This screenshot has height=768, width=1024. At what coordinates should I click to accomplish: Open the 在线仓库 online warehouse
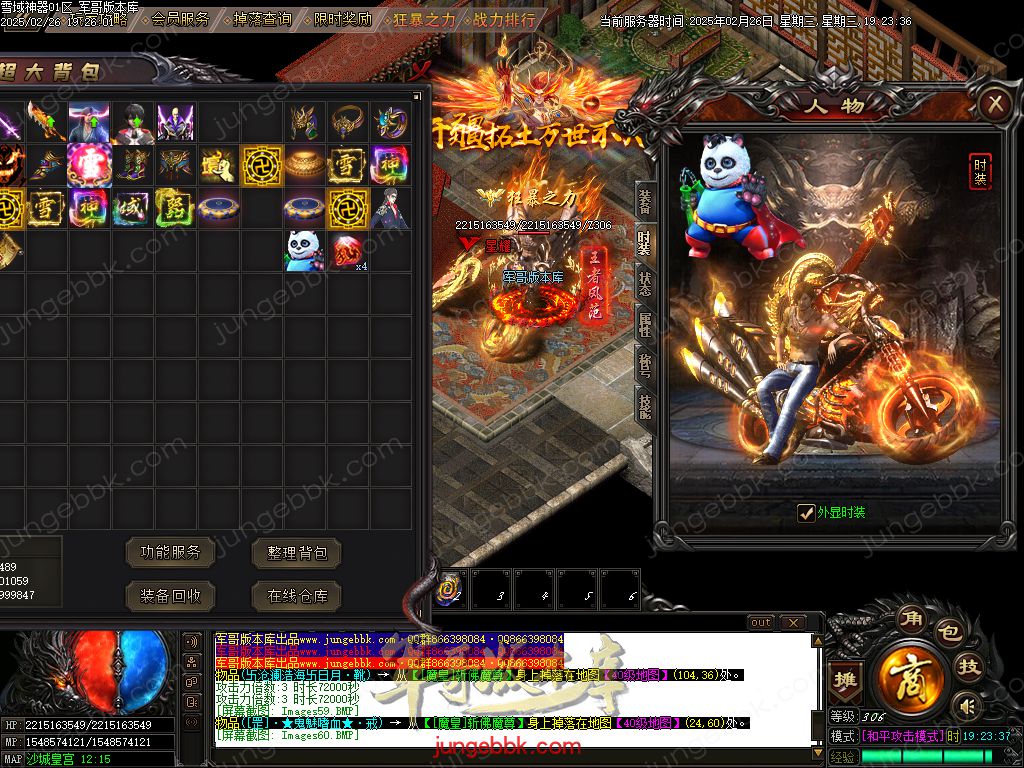(297, 596)
